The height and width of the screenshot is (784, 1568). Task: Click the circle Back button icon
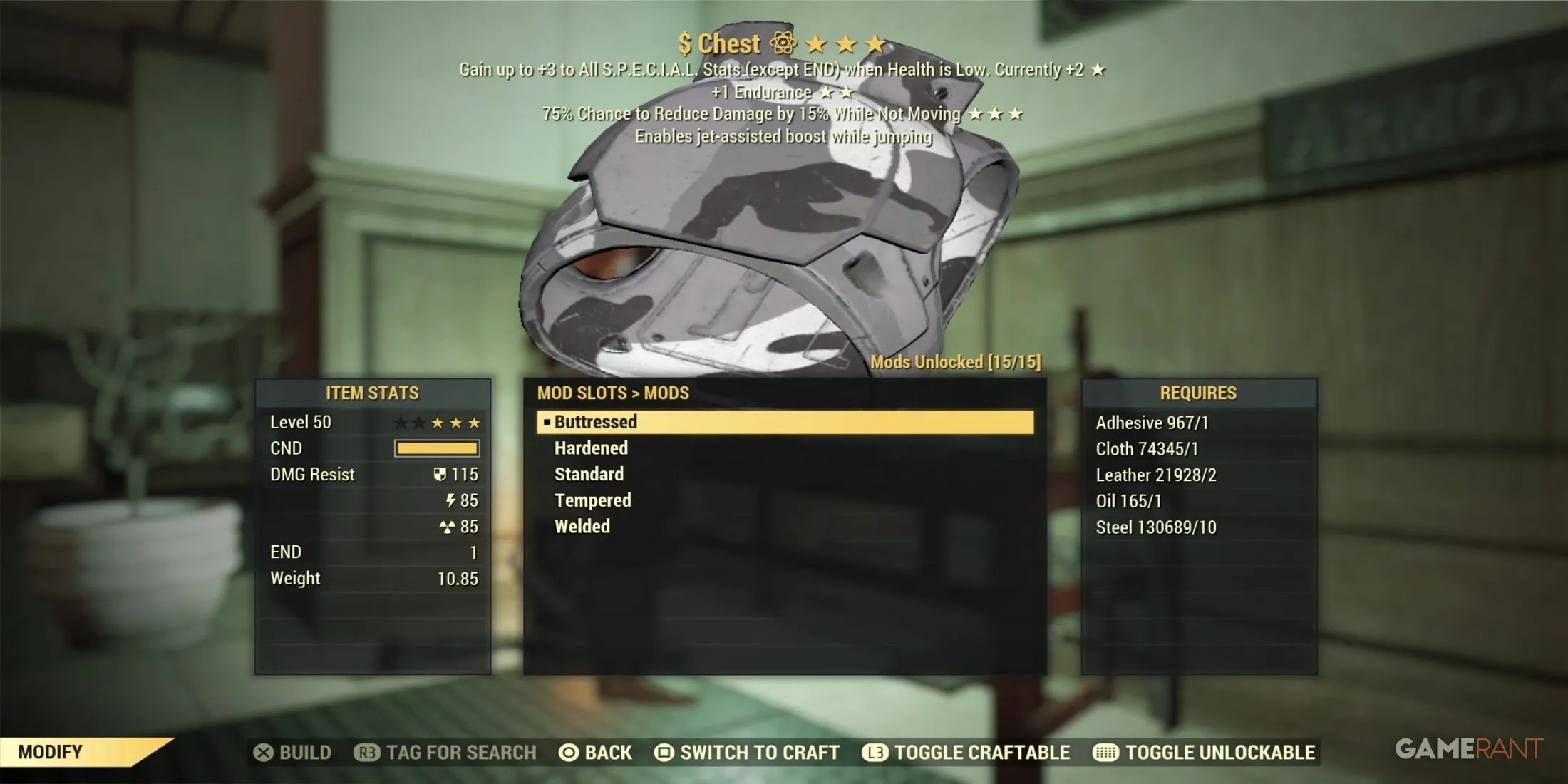click(569, 753)
